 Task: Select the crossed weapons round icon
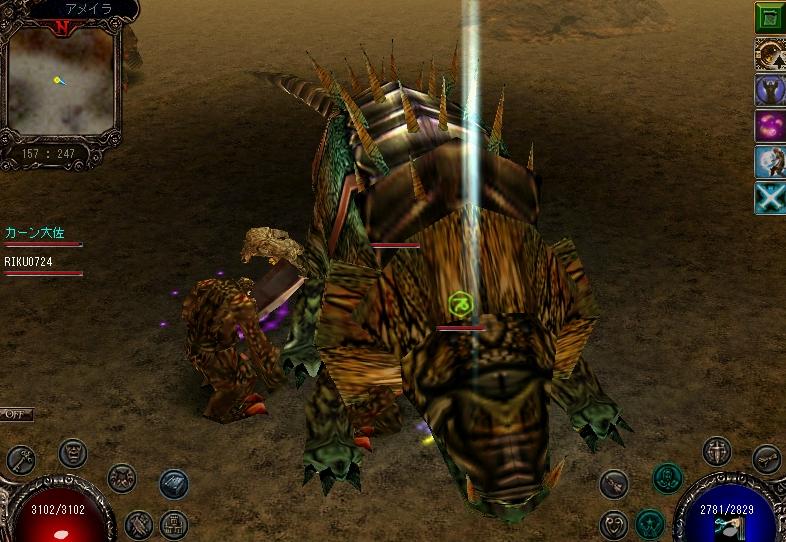pyautogui.click(x=121, y=477)
